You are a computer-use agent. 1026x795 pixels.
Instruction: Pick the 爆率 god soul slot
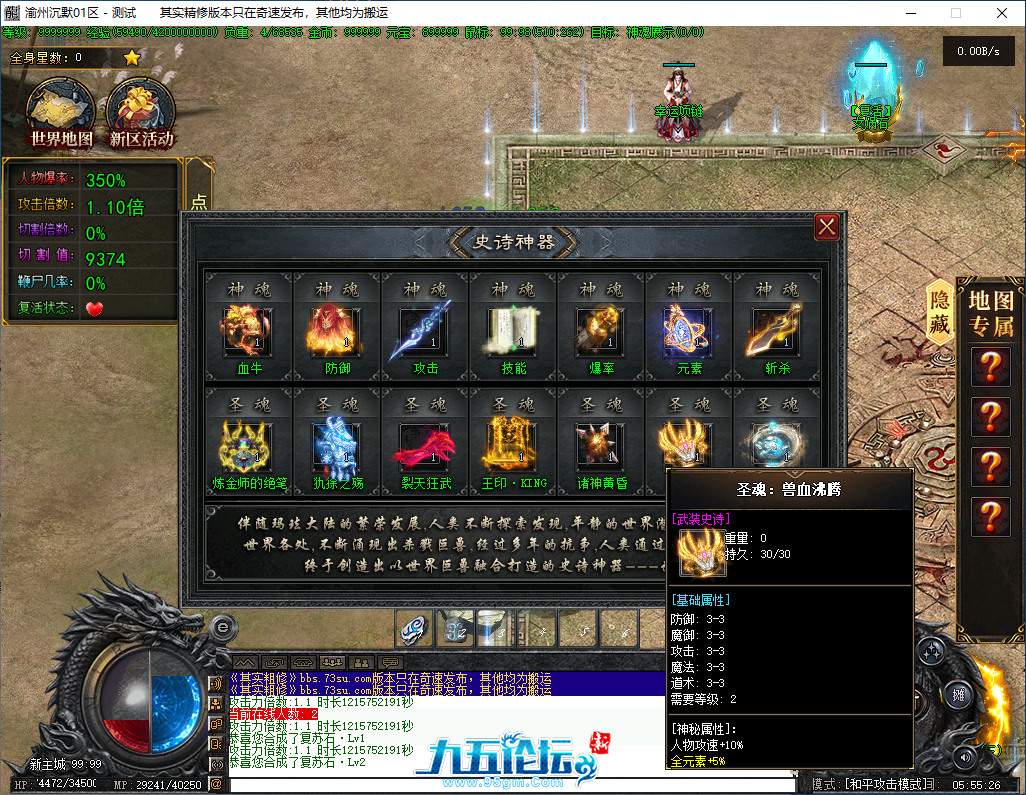click(x=600, y=333)
